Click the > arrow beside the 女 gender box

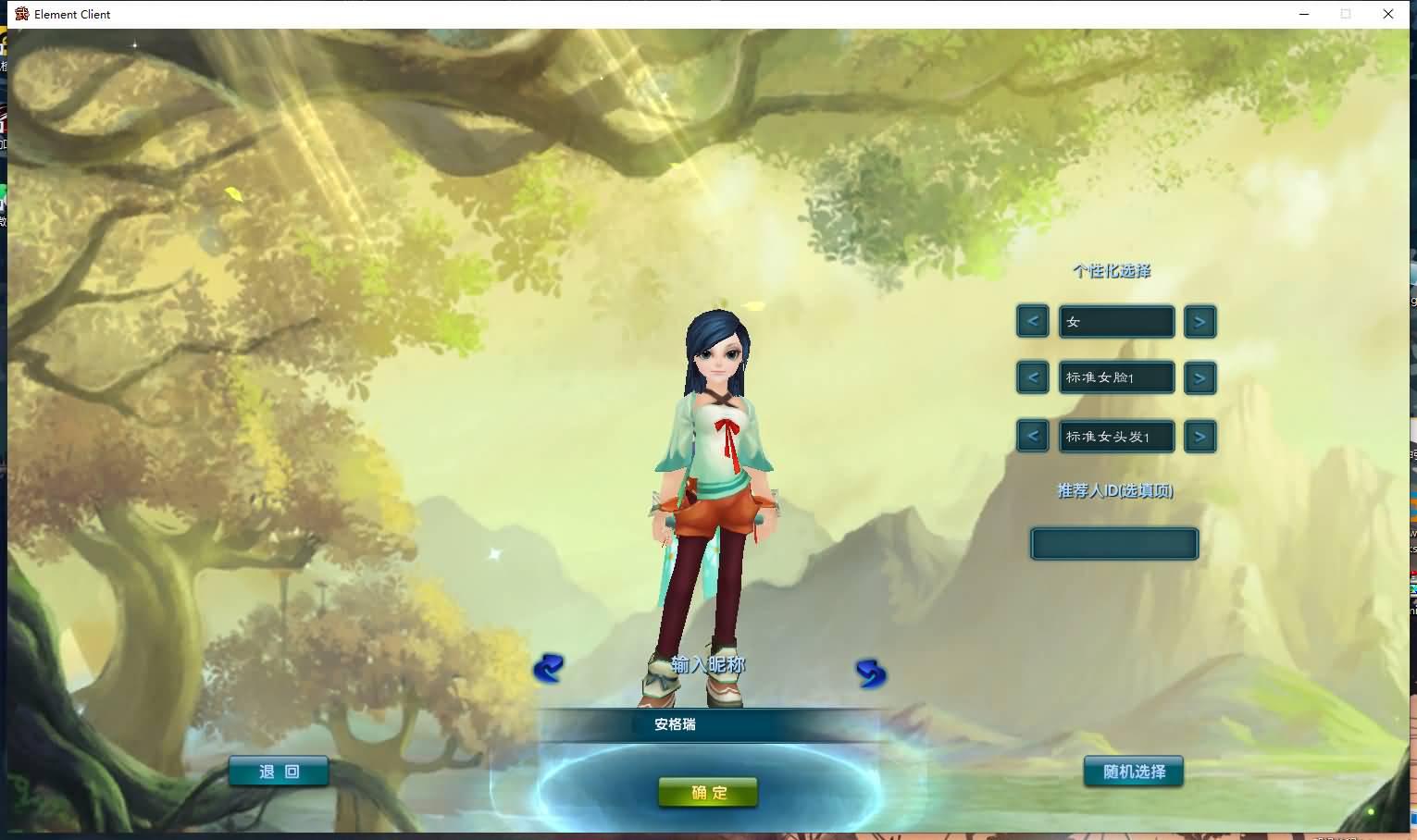click(x=1199, y=321)
